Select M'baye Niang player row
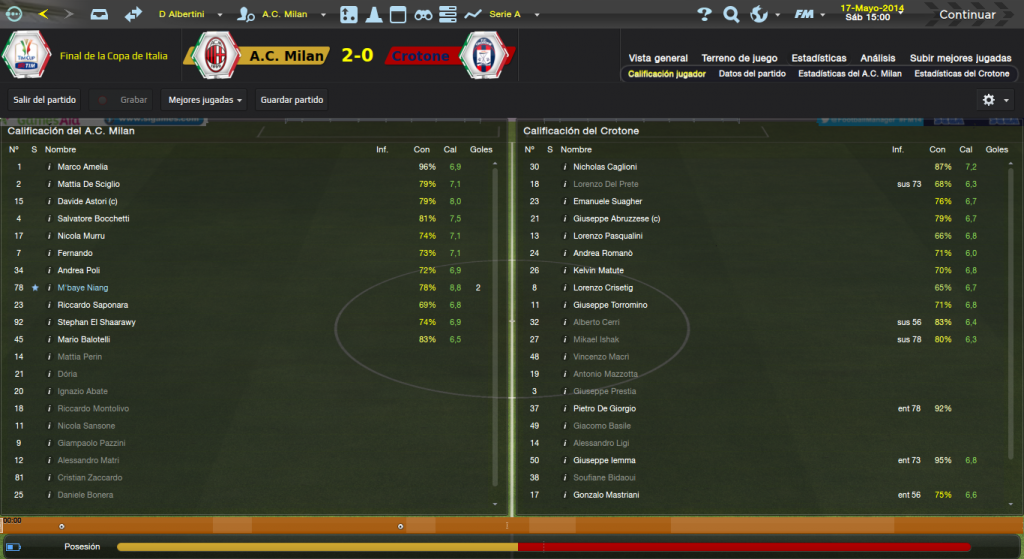Image resolution: width=1024 pixels, height=559 pixels. [x=84, y=287]
